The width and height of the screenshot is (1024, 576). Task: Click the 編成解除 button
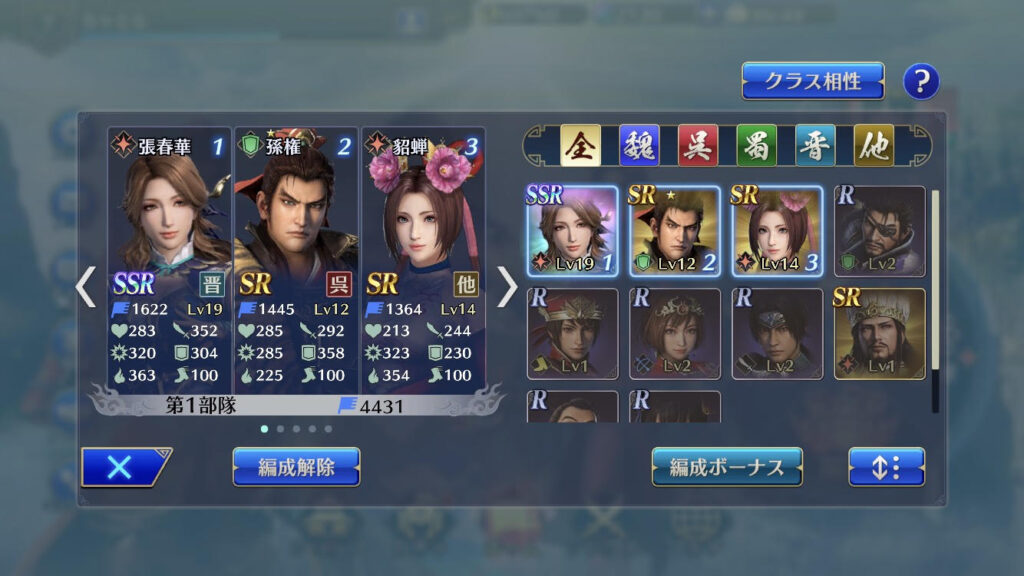coord(296,467)
